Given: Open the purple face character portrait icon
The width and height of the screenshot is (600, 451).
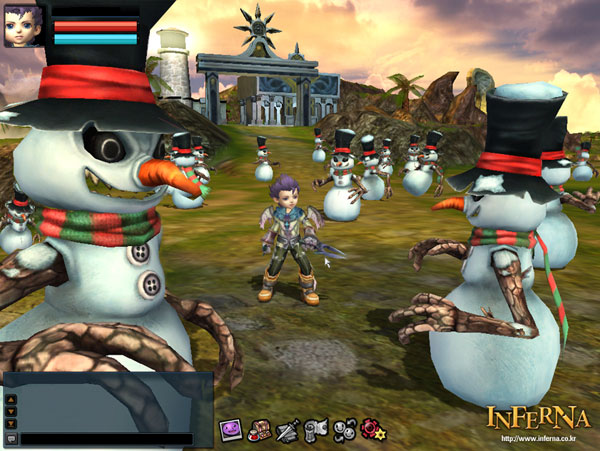Looking at the screenshot, I should (x=232, y=429).
